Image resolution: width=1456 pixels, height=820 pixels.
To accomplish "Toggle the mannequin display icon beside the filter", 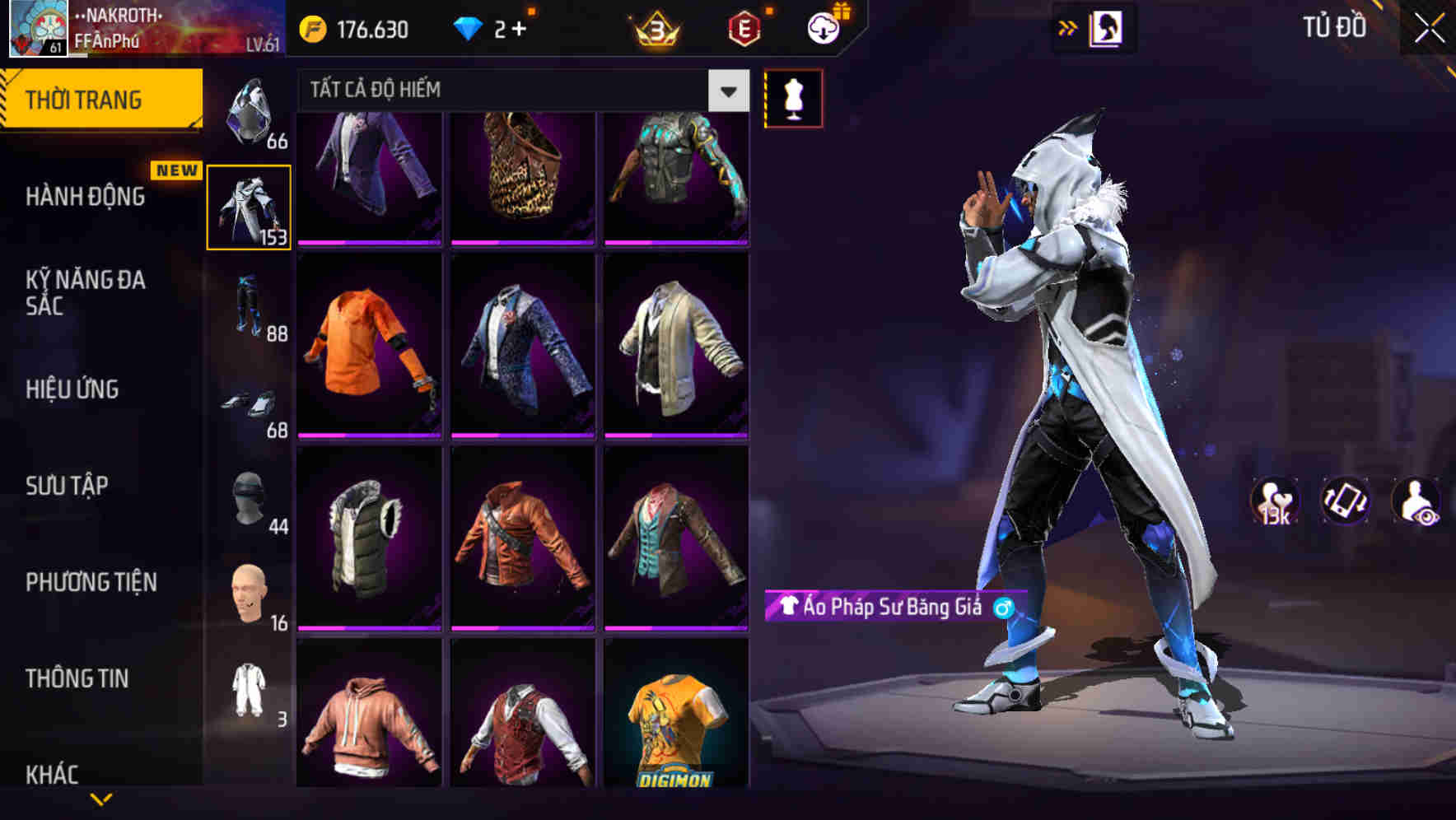I will click(x=792, y=97).
